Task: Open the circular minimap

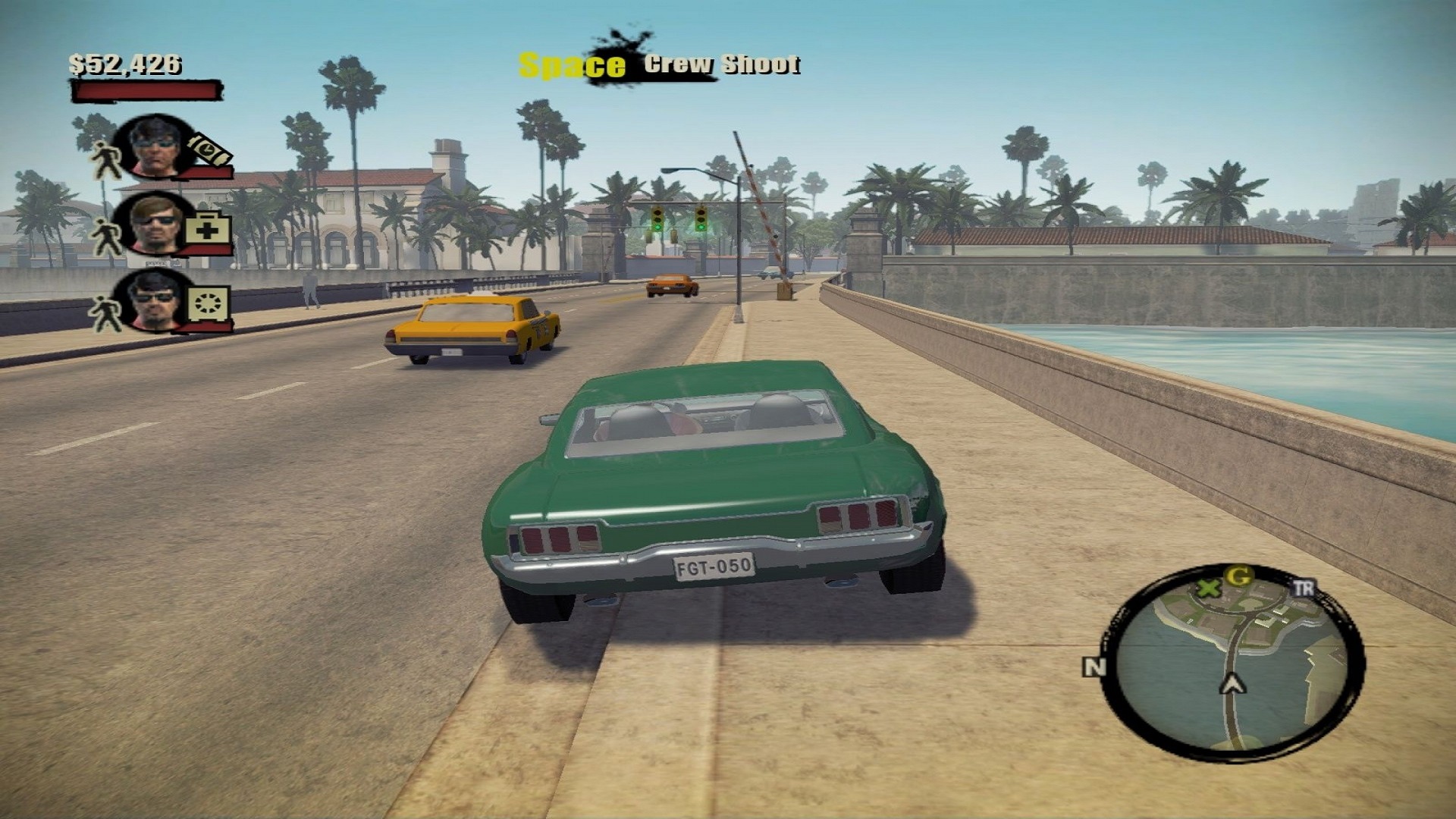Action: [x=1233, y=661]
